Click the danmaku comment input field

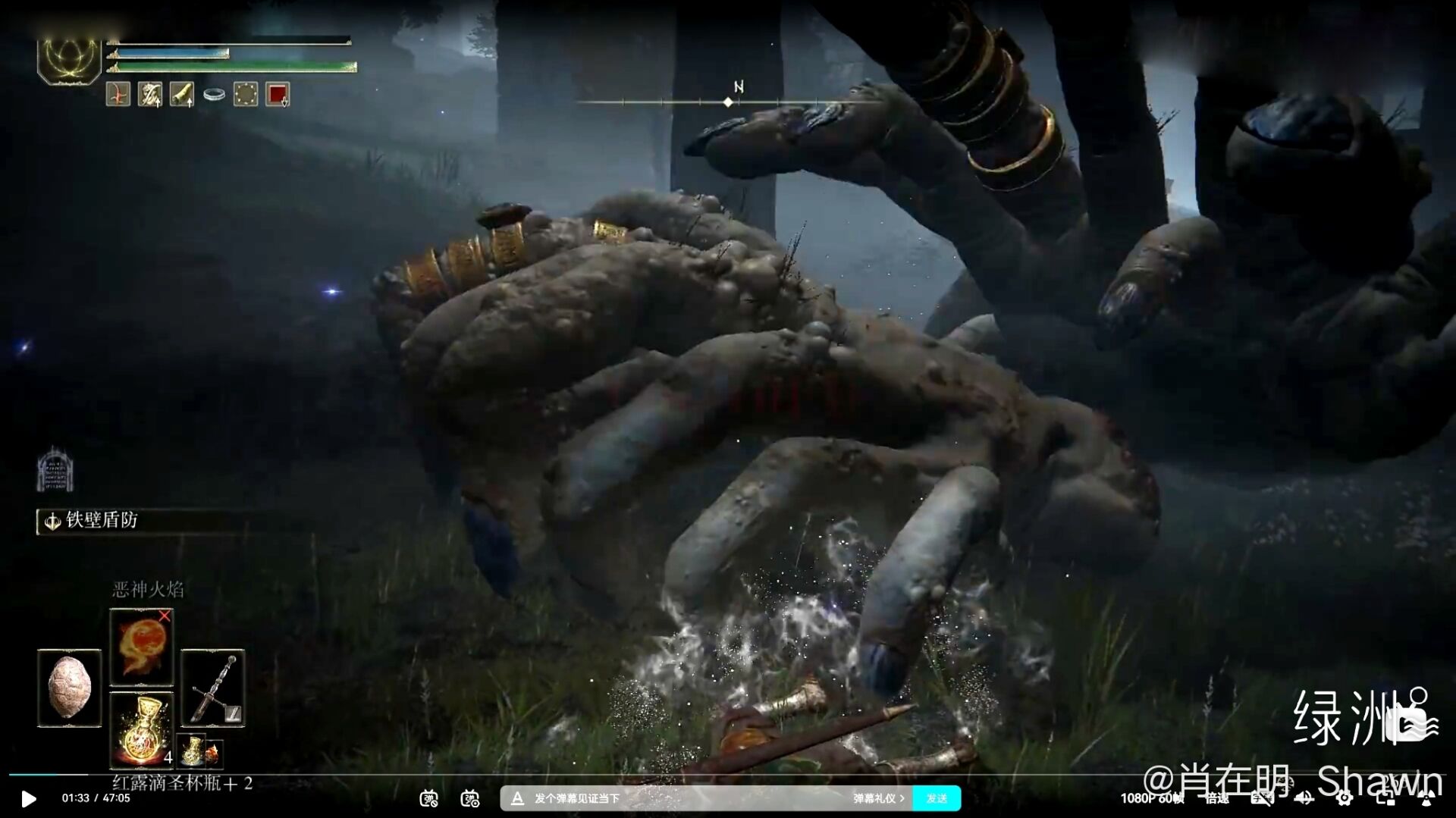click(682, 798)
